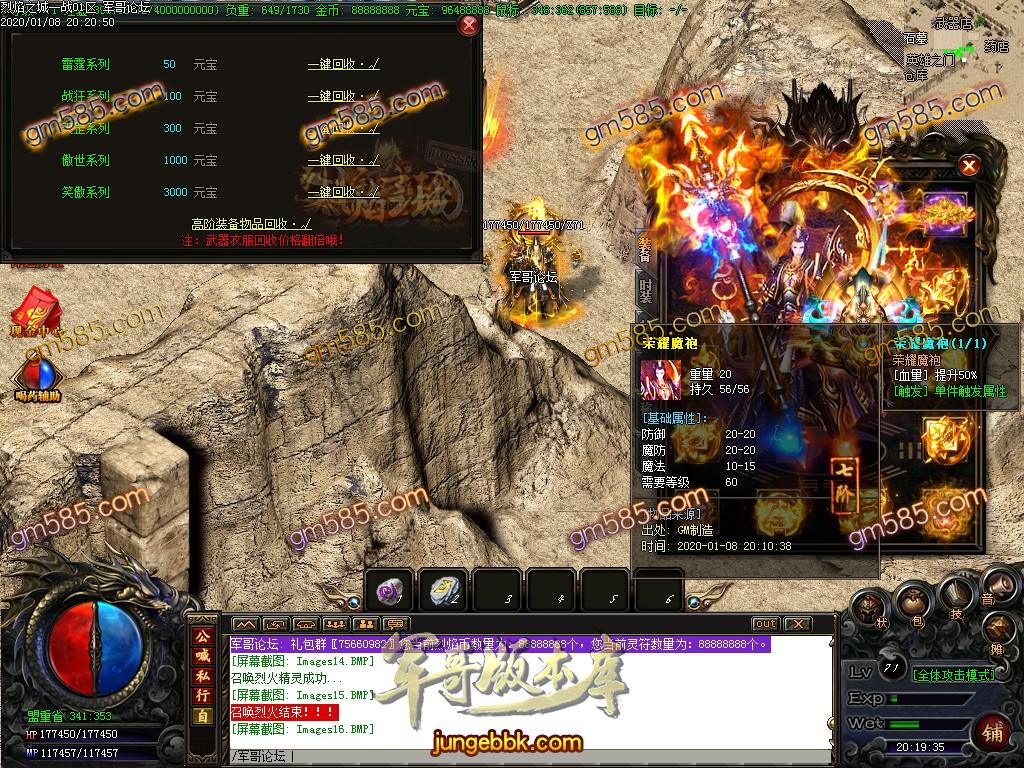Open the 喝药辅助 potion assistant icon
This screenshot has width=1024, height=768.
37,376
